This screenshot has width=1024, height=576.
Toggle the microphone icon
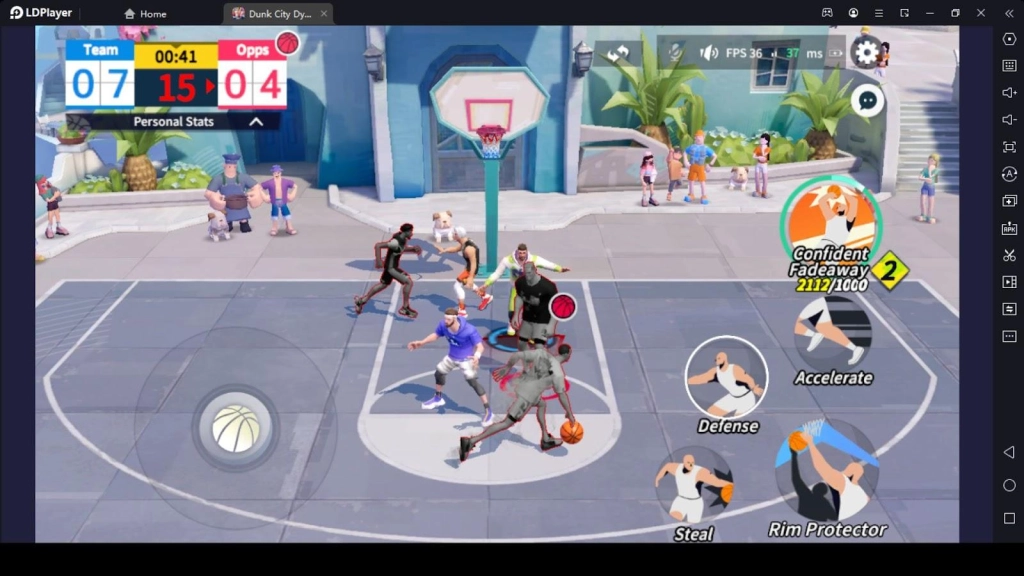click(x=676, y=52)
